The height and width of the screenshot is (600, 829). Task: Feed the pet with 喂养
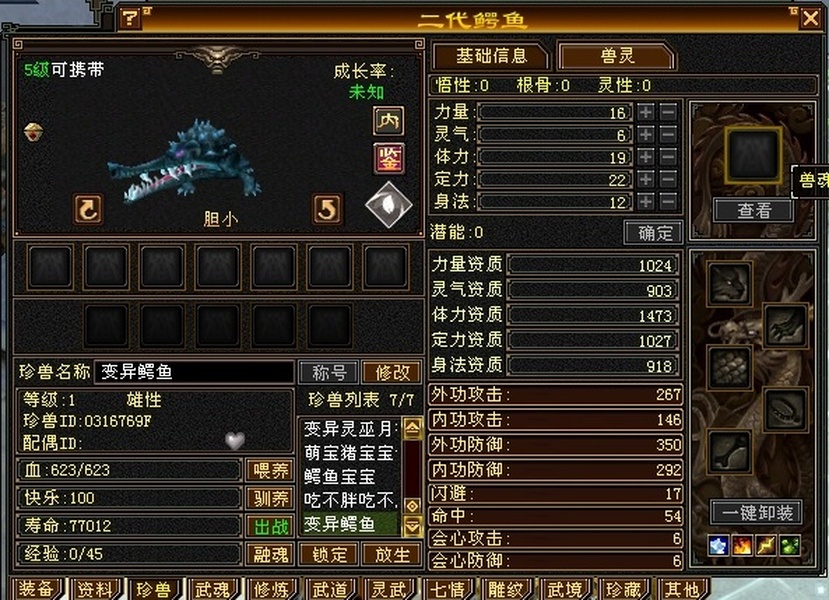(x=269, y=470)
